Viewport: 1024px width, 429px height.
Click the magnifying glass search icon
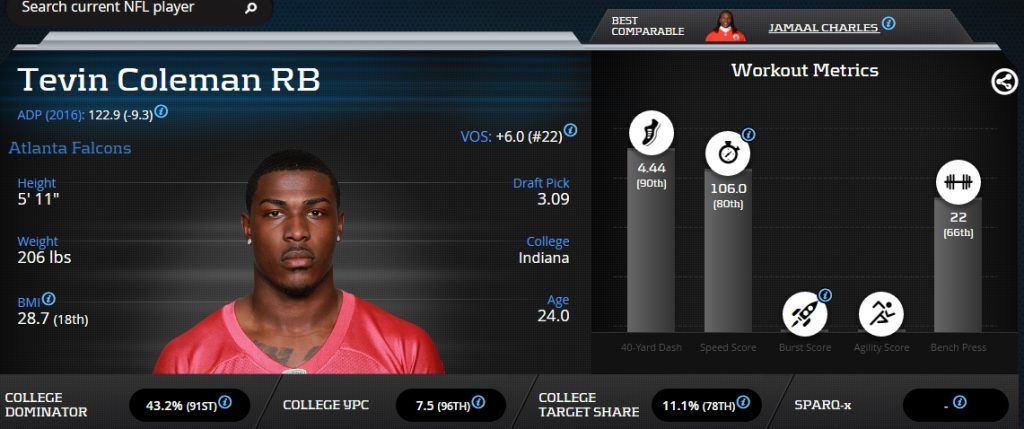click(x=251, y=9)
